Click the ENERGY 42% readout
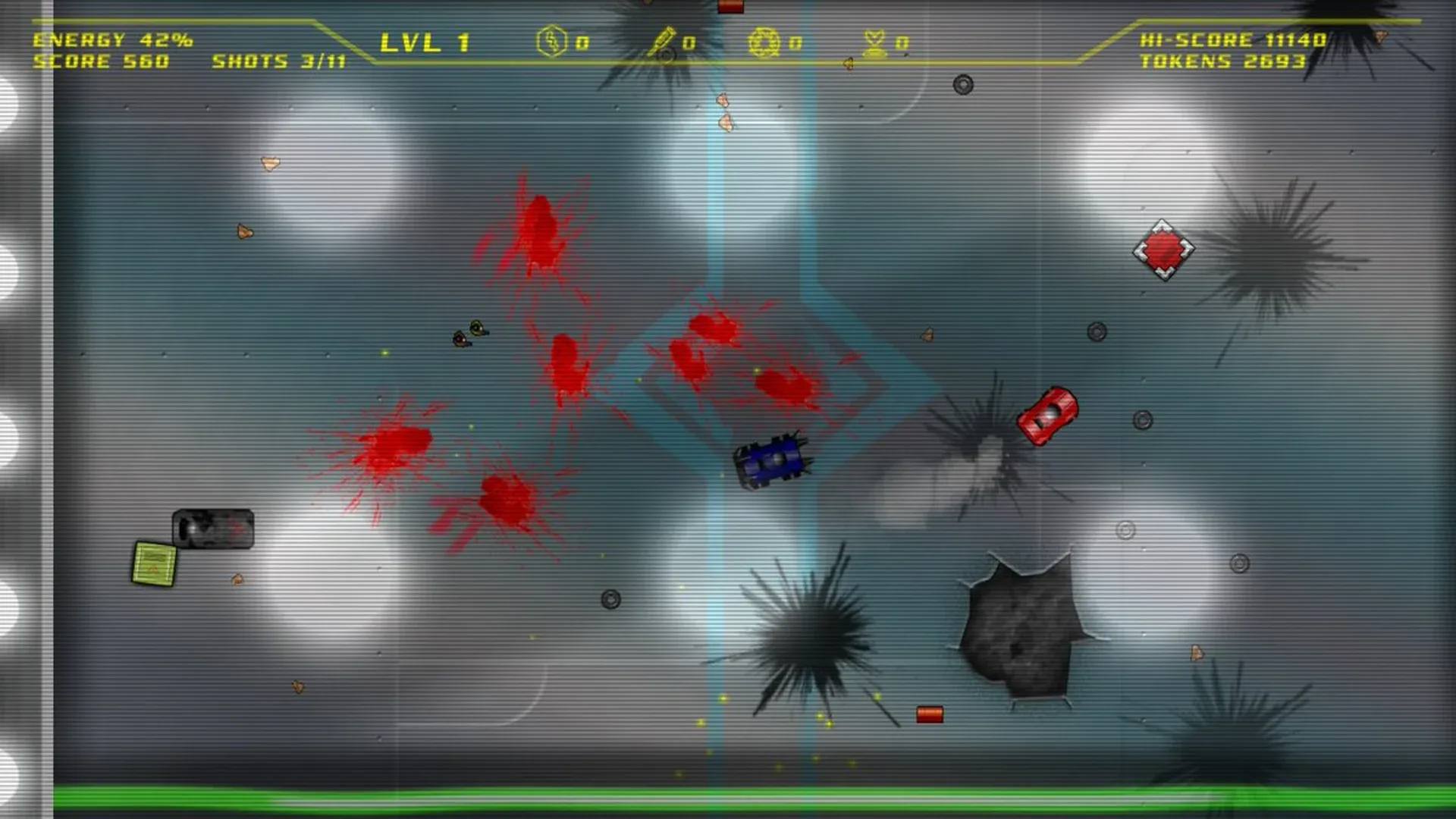Image resolution: width=1456 pixels, height=819 pixels. point(112,40)
